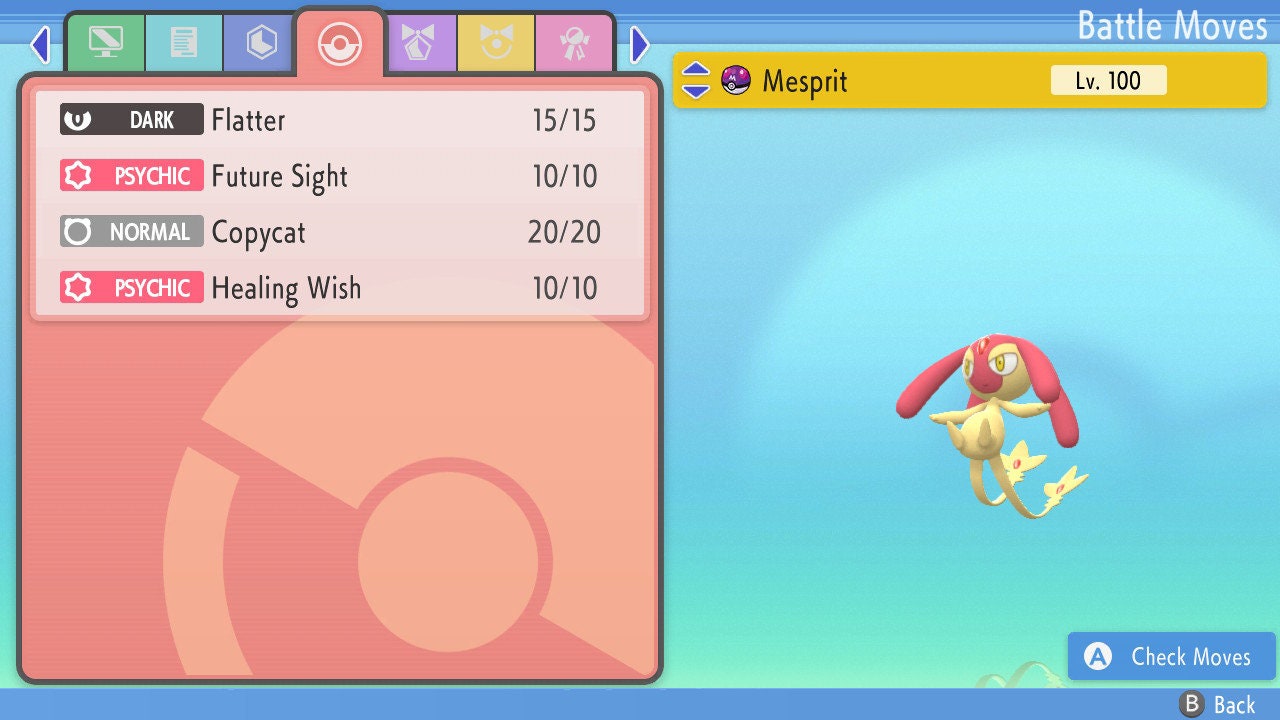Activate the Check Moves button
The height and width of the screenshot is (720, 1280).
pyautogui.click(x=1171, y=656)
